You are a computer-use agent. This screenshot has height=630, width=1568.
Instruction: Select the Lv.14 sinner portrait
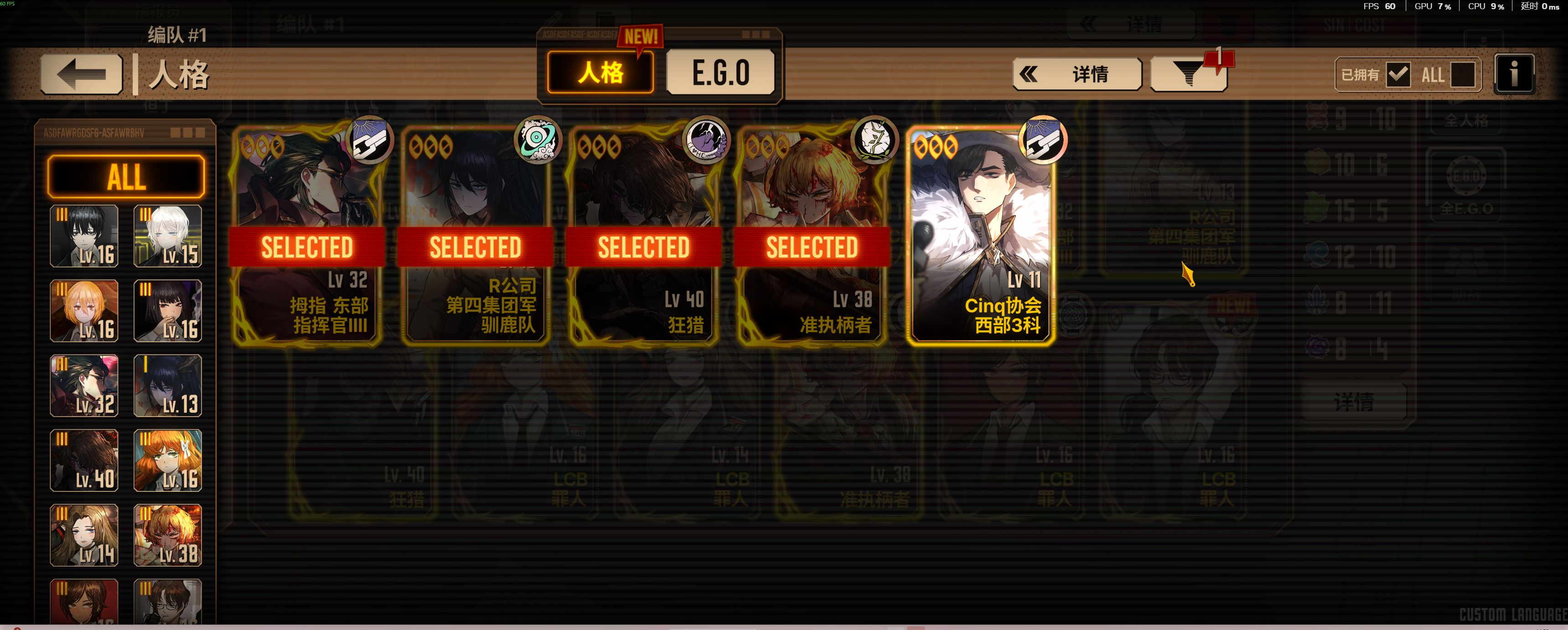pos(84,536)
